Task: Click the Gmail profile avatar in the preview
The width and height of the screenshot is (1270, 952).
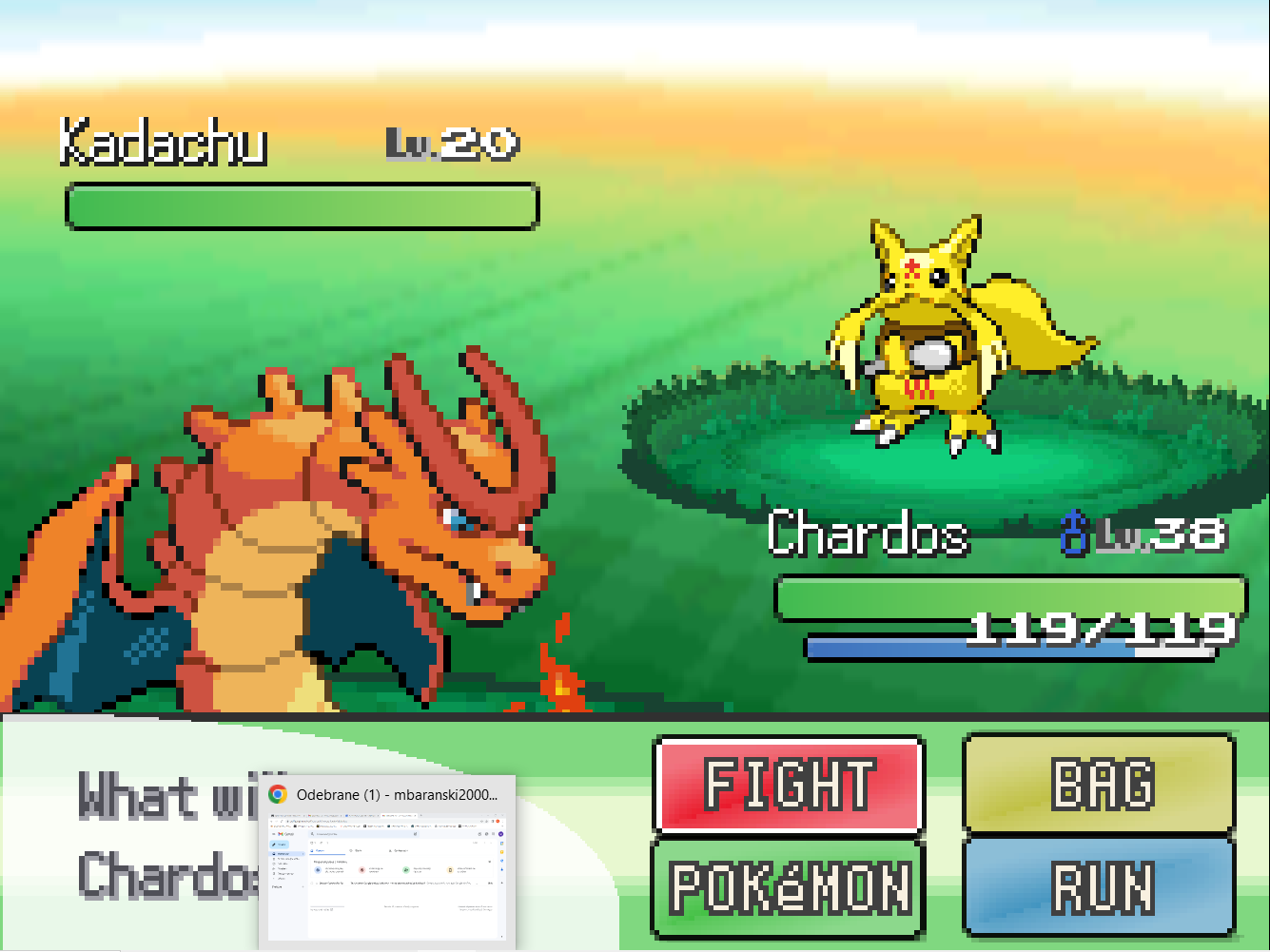Action: (500, 834)
